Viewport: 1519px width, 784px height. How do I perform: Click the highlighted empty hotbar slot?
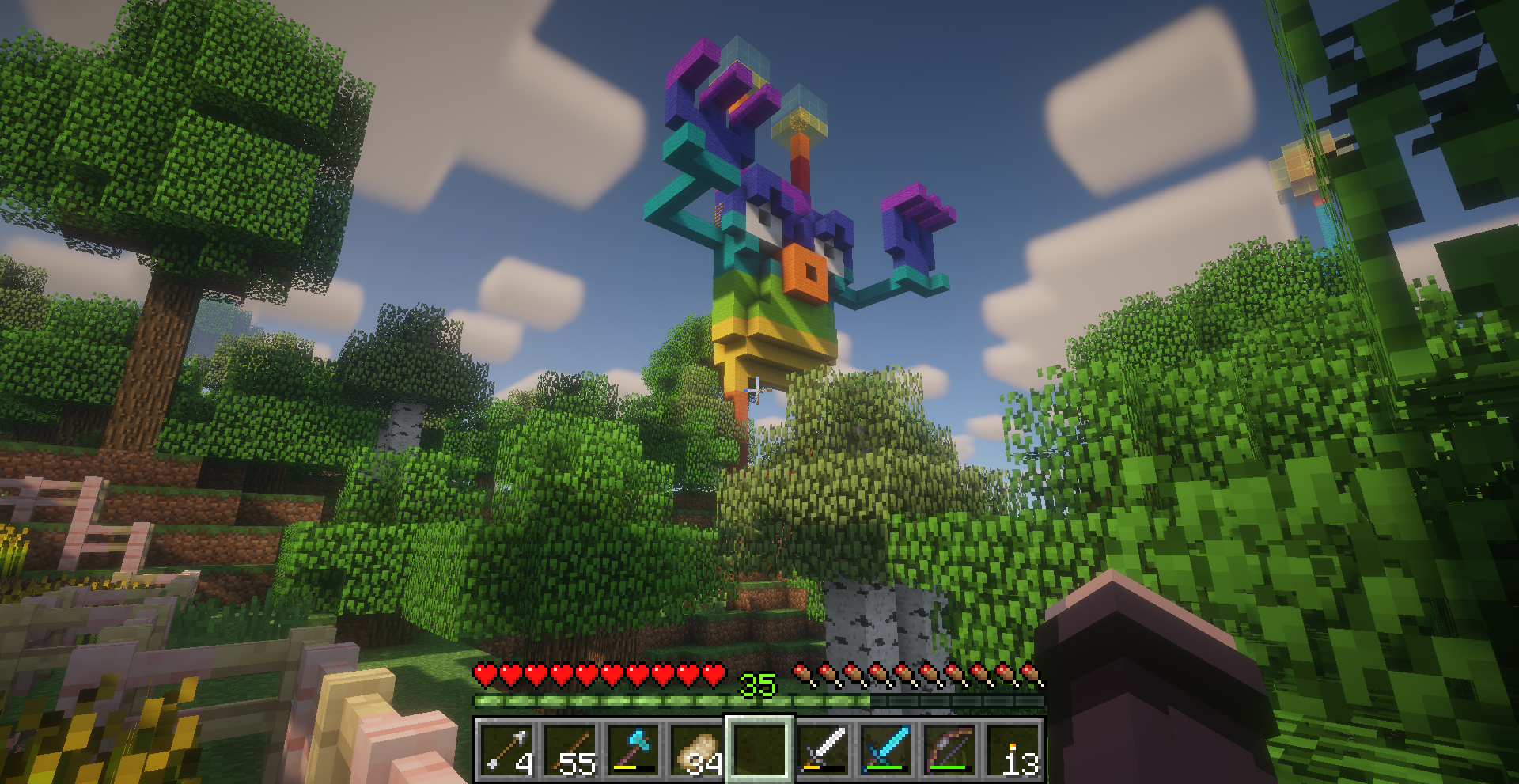(759, 749)
